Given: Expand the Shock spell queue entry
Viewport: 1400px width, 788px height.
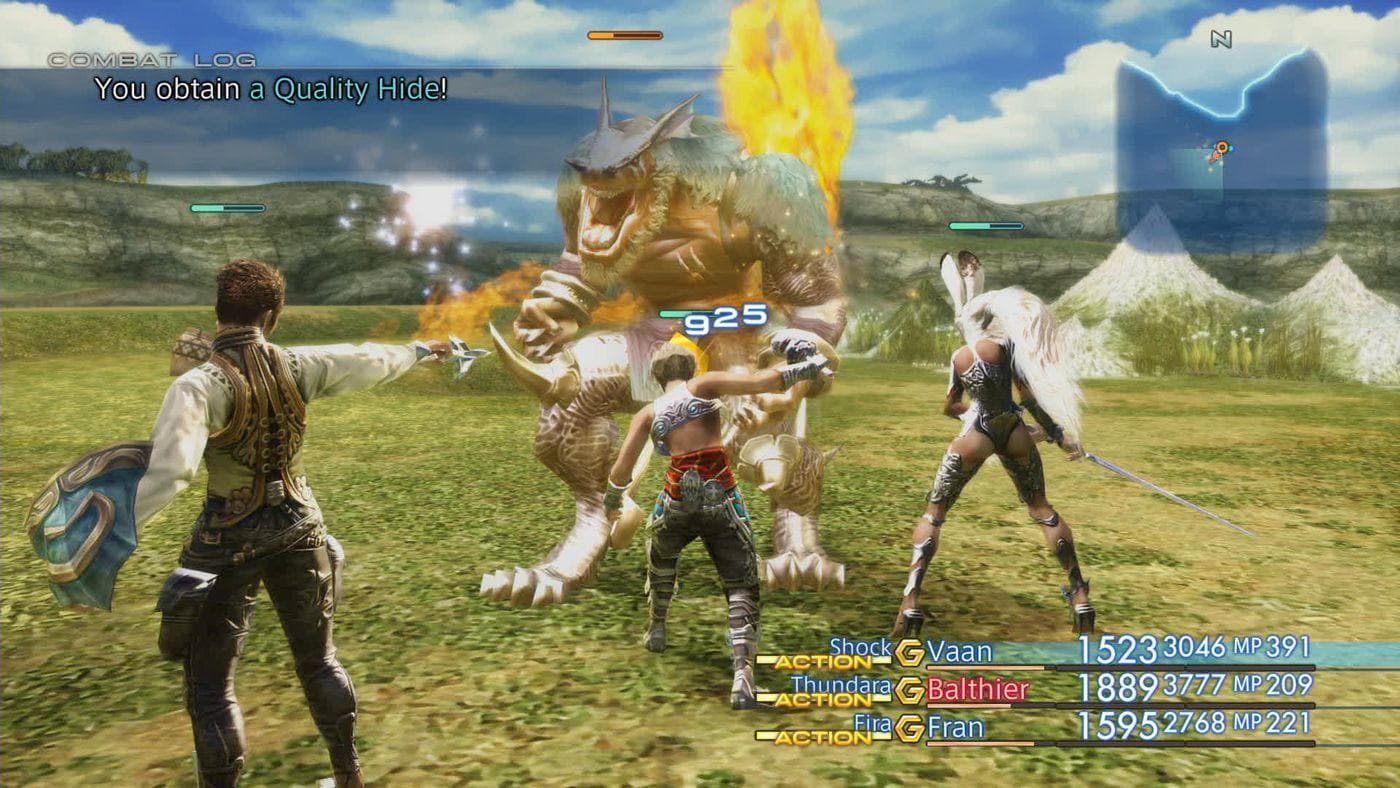Looking at the screenshot, I should point(860,648).
